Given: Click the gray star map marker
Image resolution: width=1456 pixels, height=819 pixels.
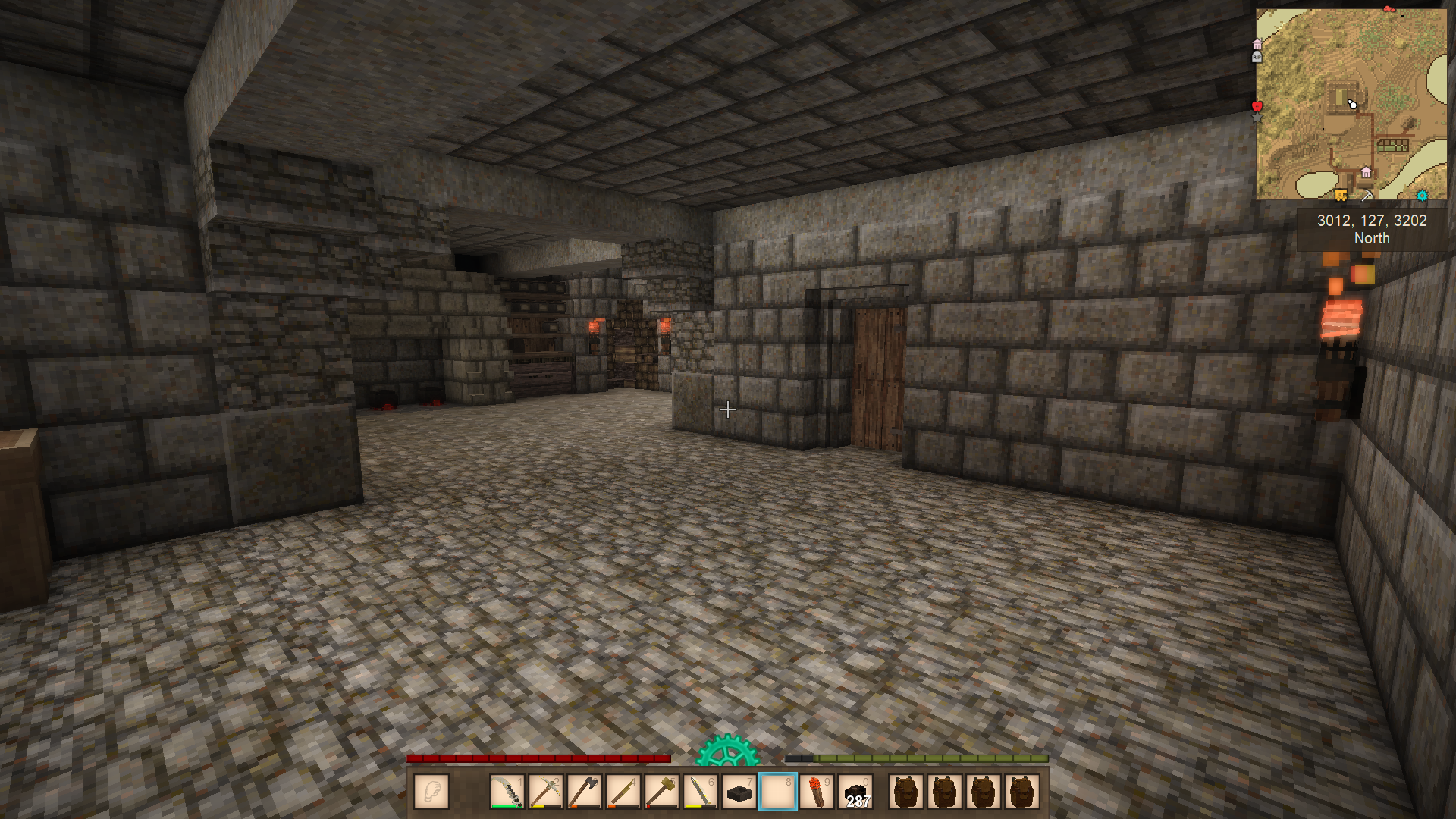Looking at the screenshot, I should tap(1257, 118).
